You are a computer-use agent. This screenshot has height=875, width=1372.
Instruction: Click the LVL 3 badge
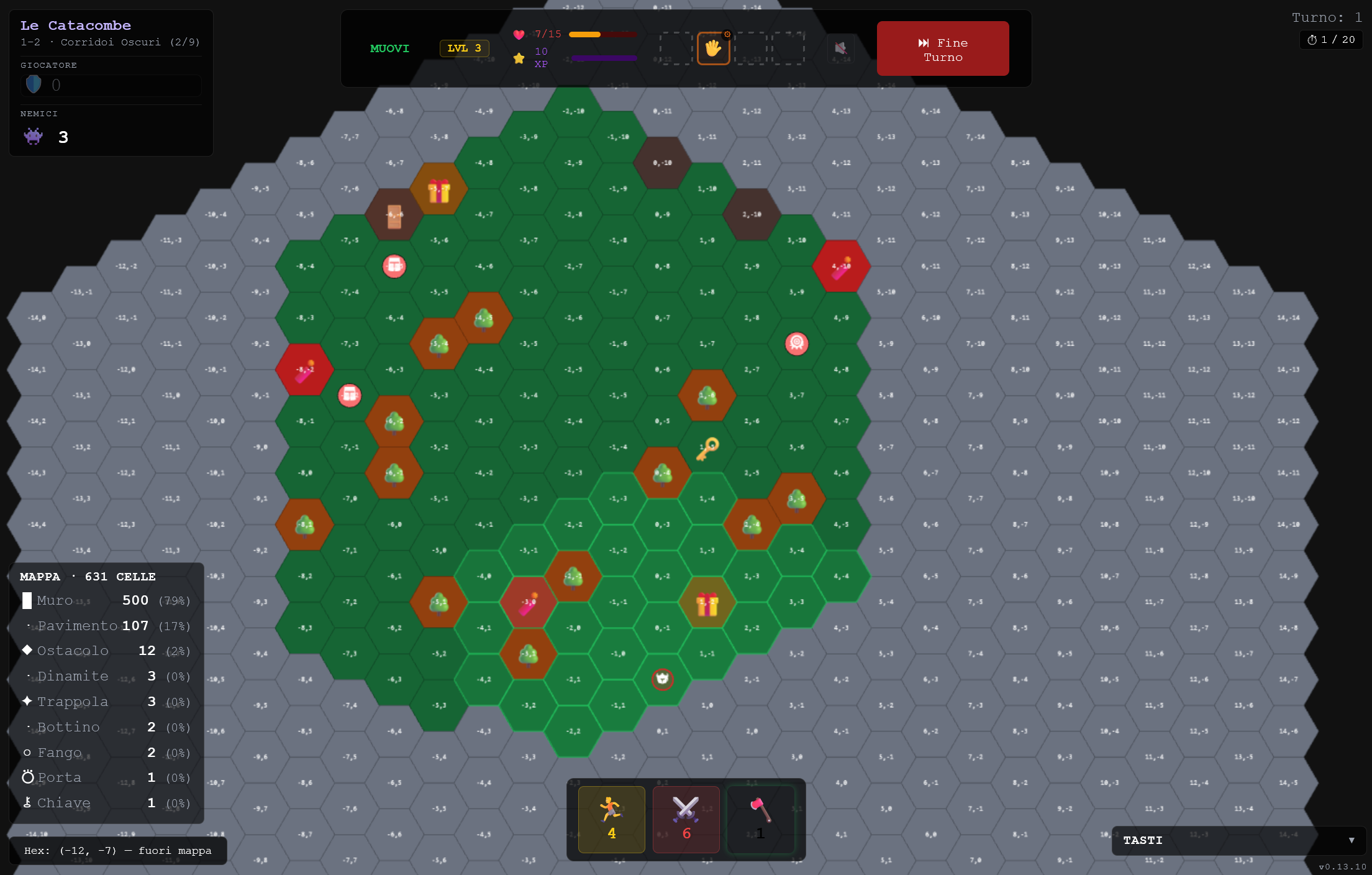click(464, 48)
